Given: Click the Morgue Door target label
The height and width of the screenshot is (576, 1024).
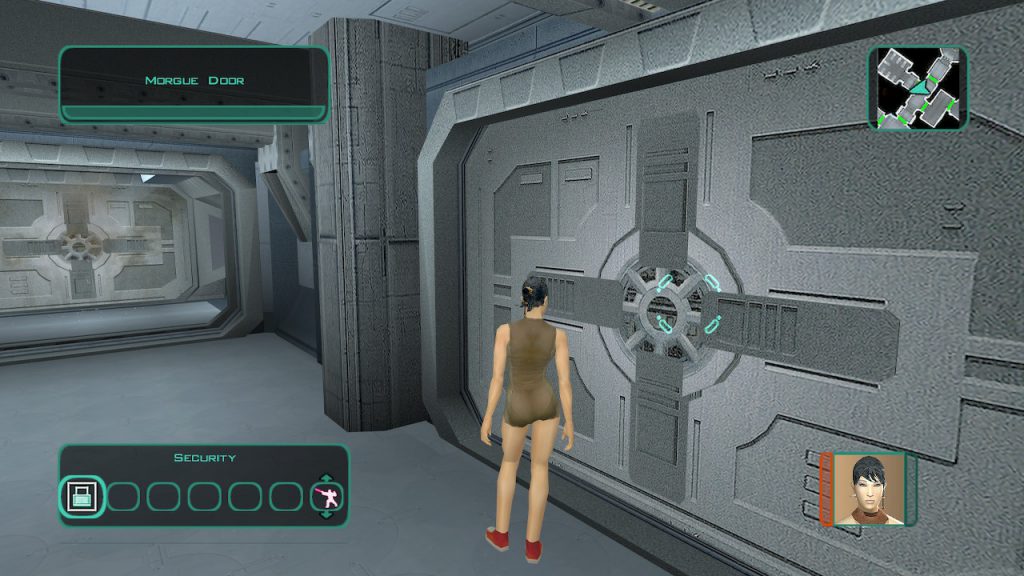Looking at the screenshot, I should pyautogui.click(x=194, y=81).
